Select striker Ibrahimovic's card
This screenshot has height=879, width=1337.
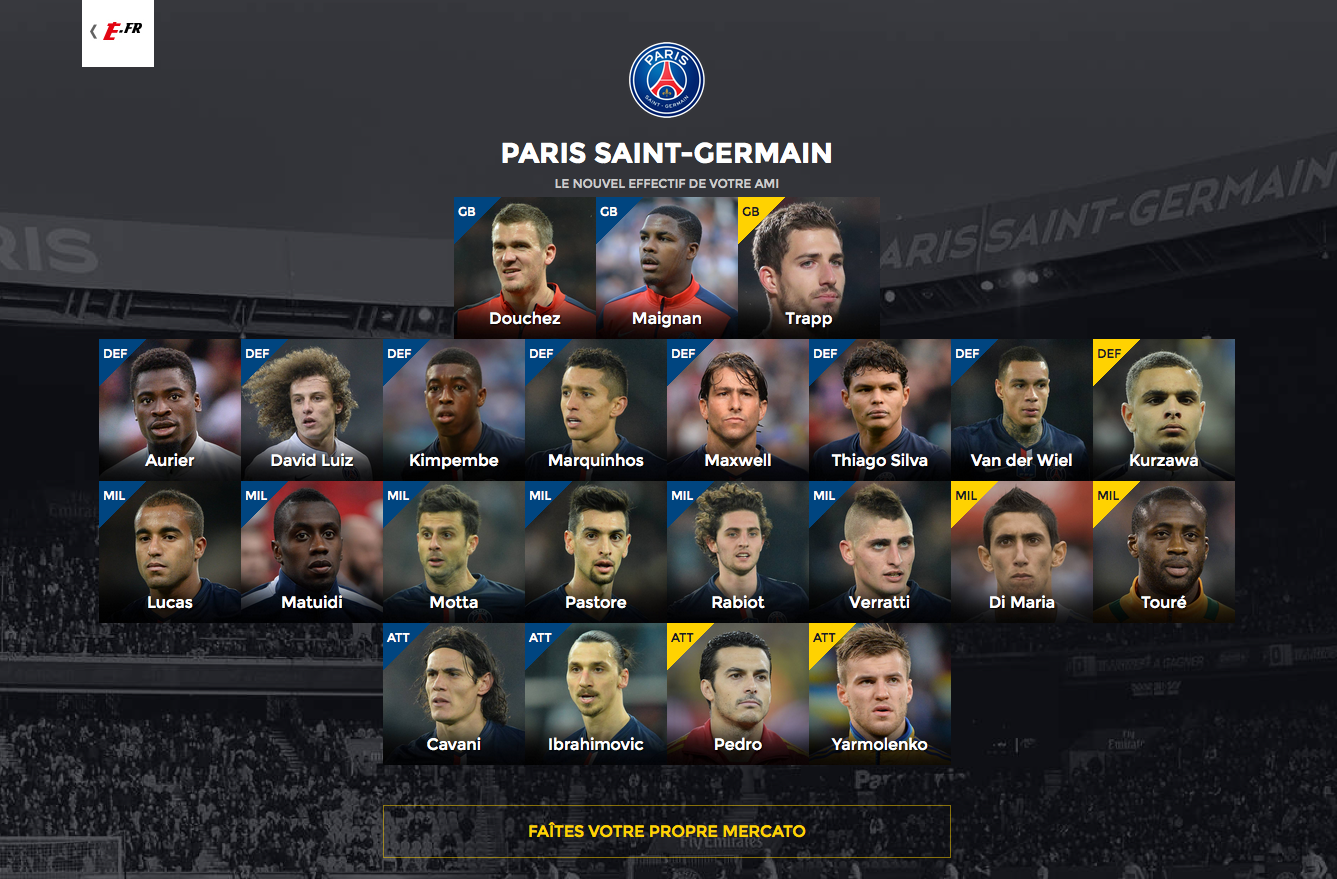(x=596, y=693)
